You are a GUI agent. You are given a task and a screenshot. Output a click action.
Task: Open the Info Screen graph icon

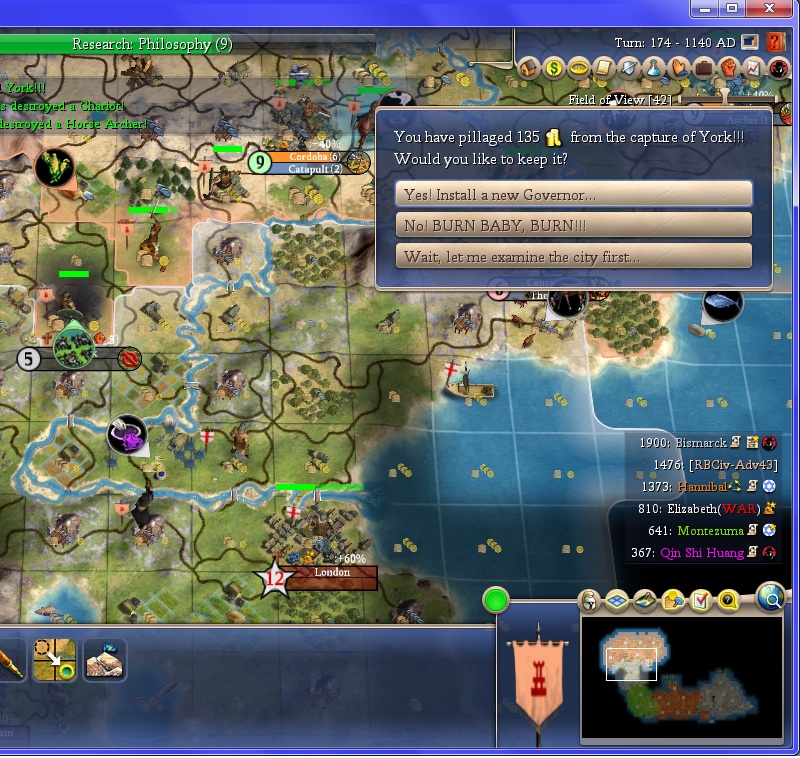pos(754,68)
